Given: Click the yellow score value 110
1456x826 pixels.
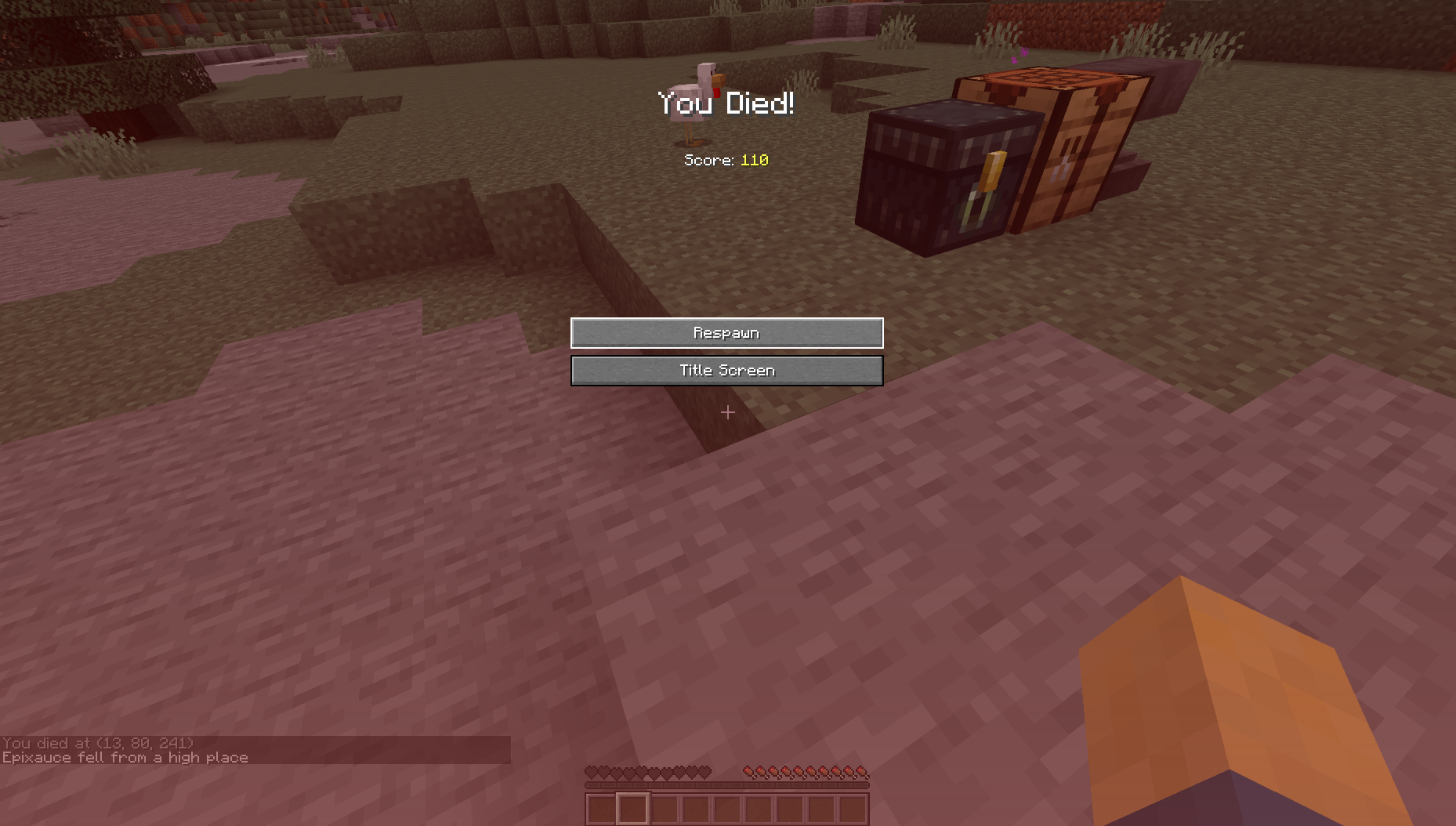Looking at the screenshot, I should pos(754,161).
